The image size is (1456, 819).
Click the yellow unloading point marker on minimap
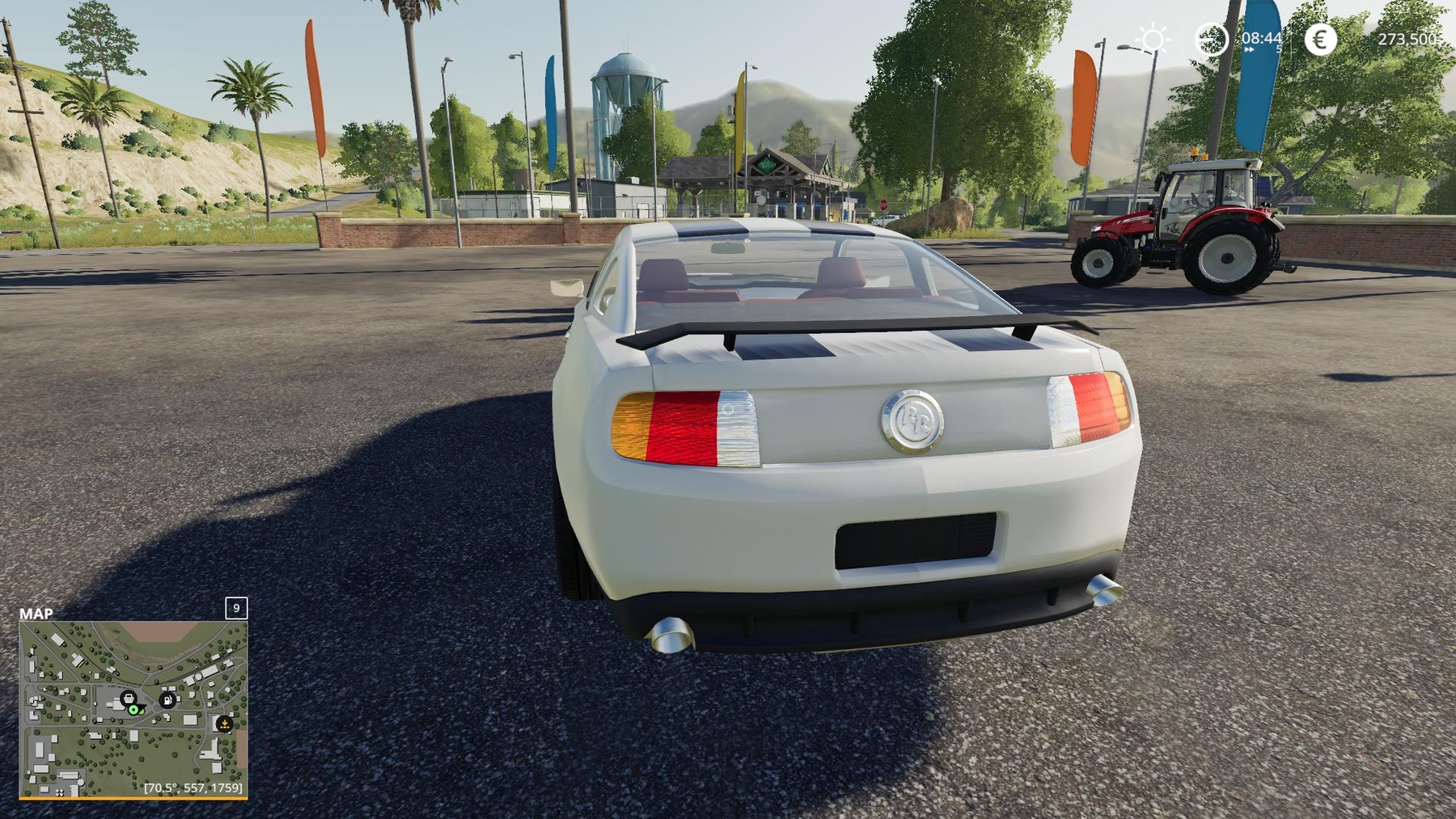tap(224, 724)
